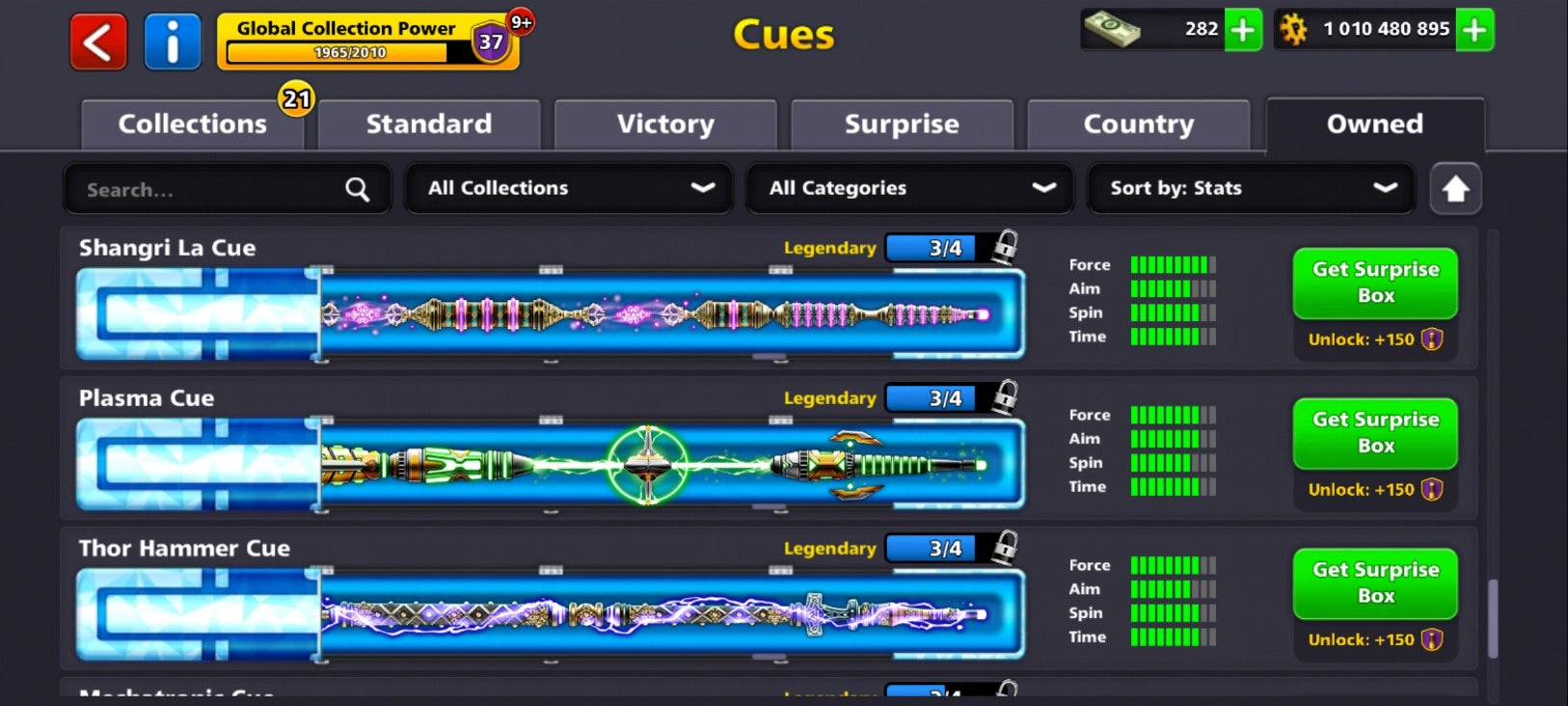Switch to the Victory tab
This screenshot has width=1568, height=706.
click(664, 123)
